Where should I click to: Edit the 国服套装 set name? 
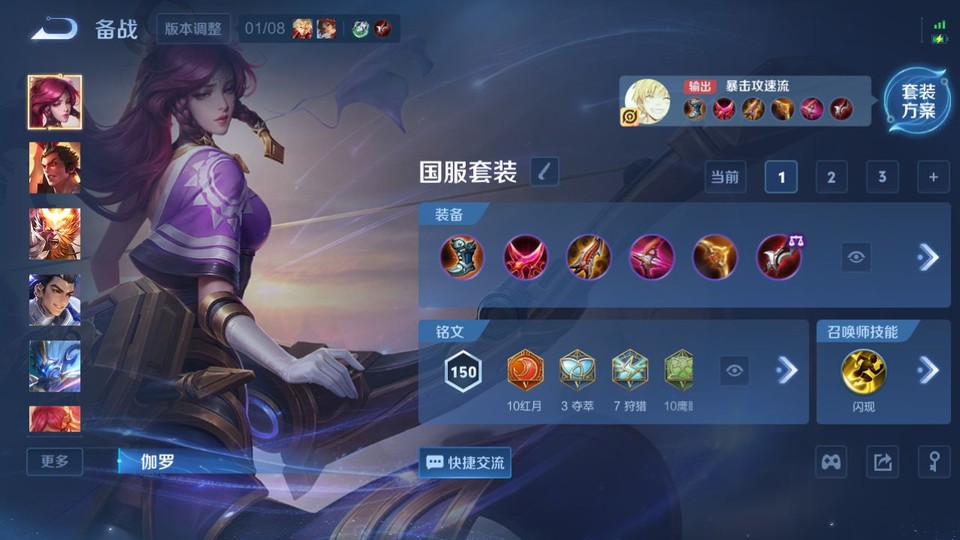tap(544, 172)
